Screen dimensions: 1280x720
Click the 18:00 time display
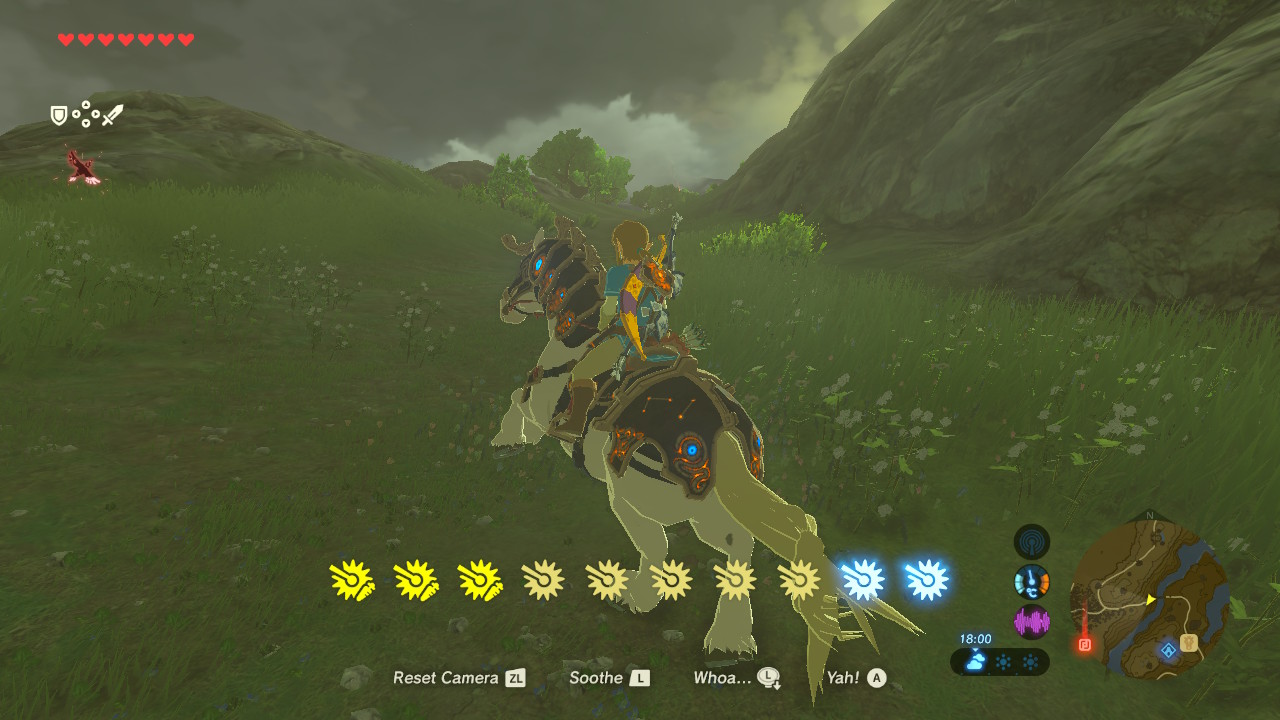point(975,636)
